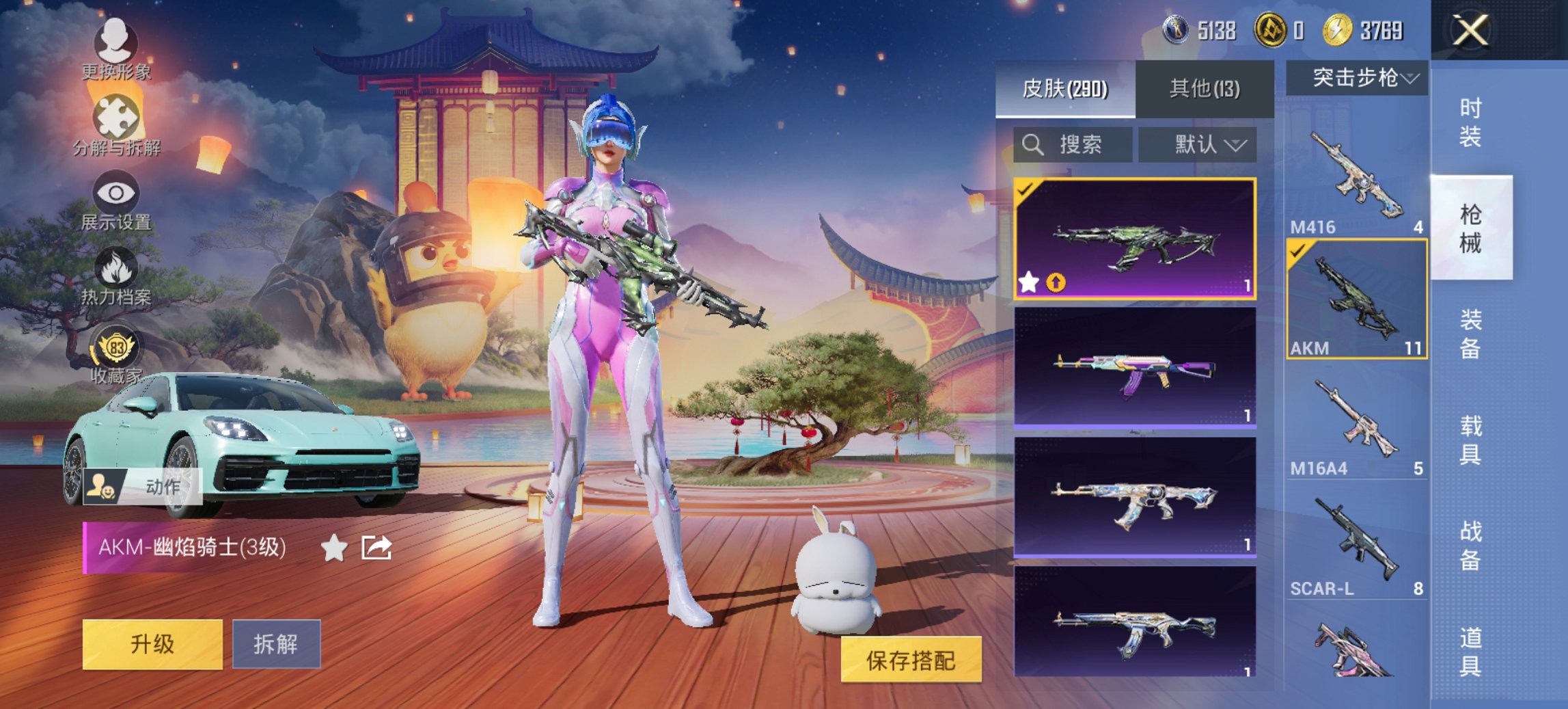Collapse the default sort chevron arrow
The image size is (1568, 709).
pos(1235,146)
